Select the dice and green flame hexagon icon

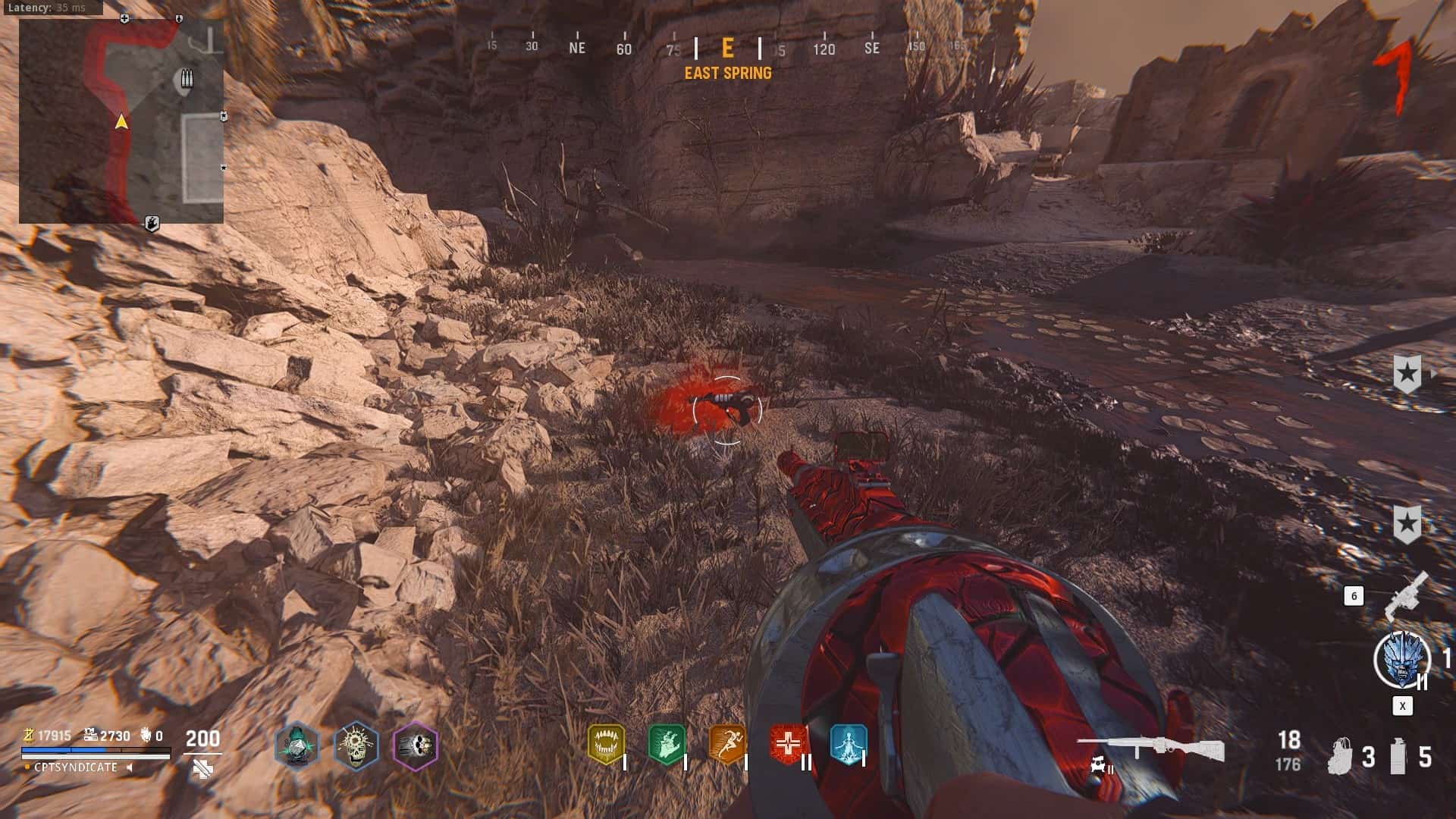pos(297,746)
